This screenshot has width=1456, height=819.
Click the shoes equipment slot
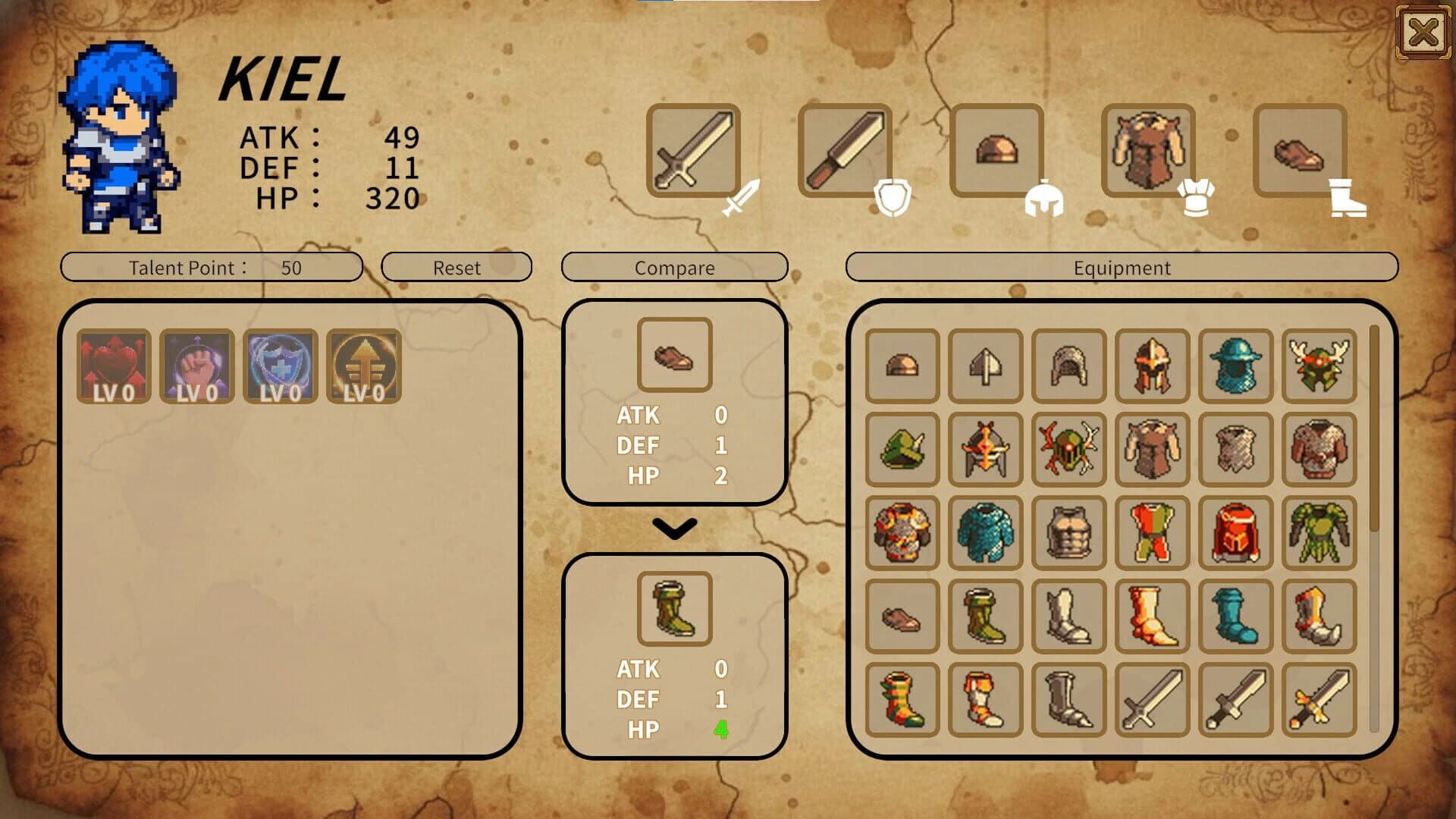click(x=1301, y=152)
